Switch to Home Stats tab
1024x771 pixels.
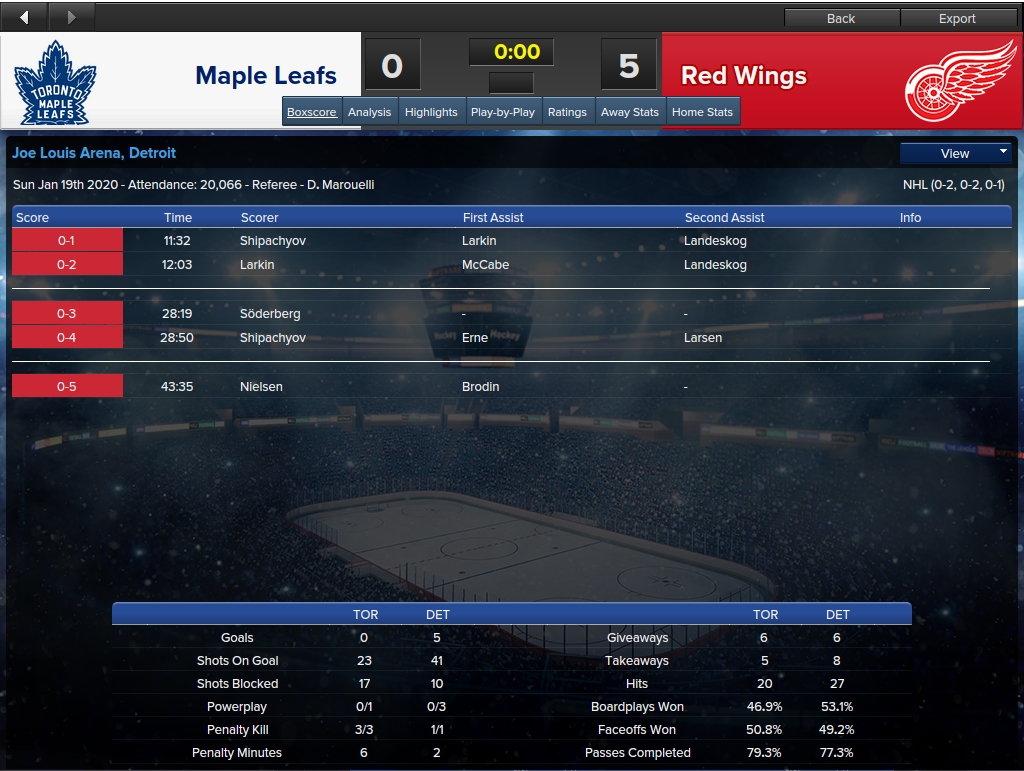702,112
